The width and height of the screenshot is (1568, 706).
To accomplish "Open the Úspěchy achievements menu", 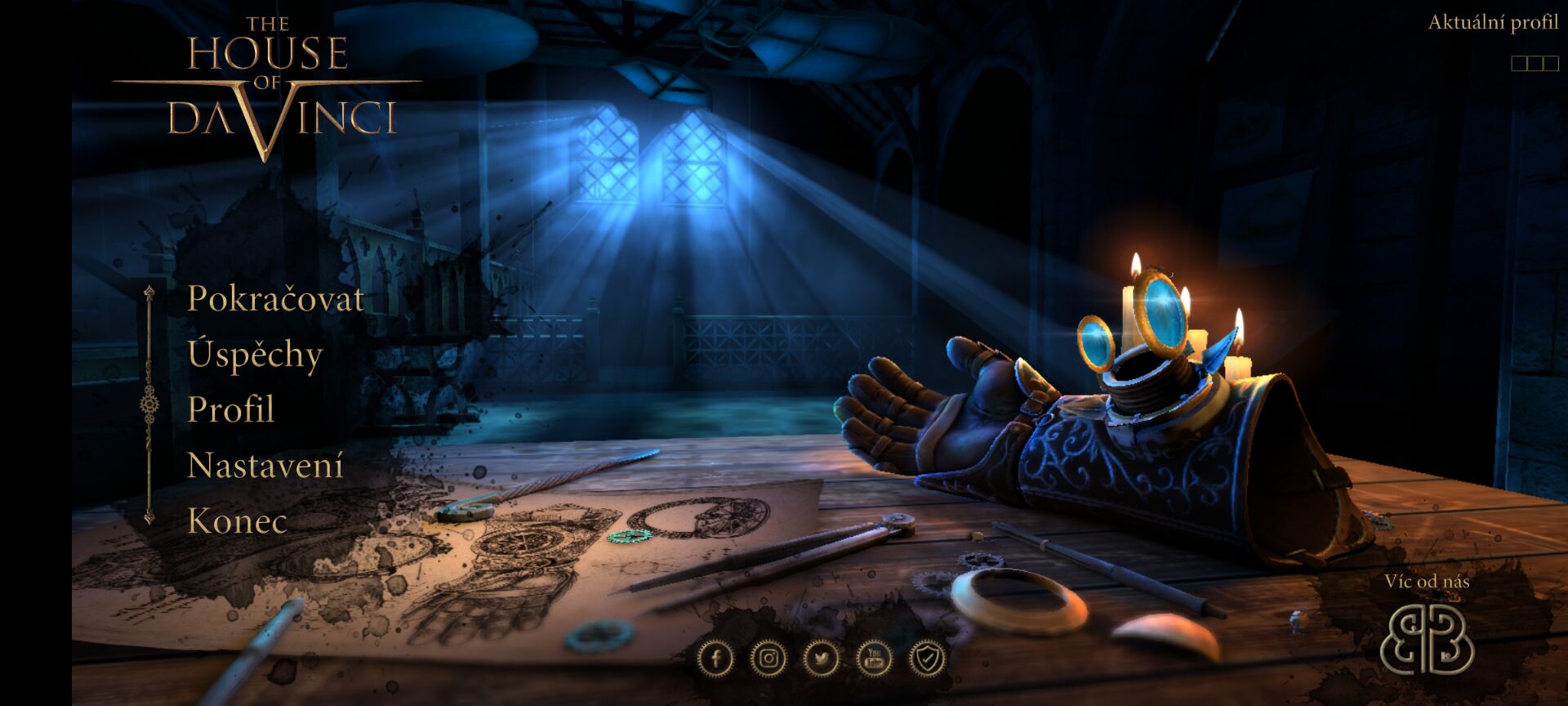I will coord(255,355).
